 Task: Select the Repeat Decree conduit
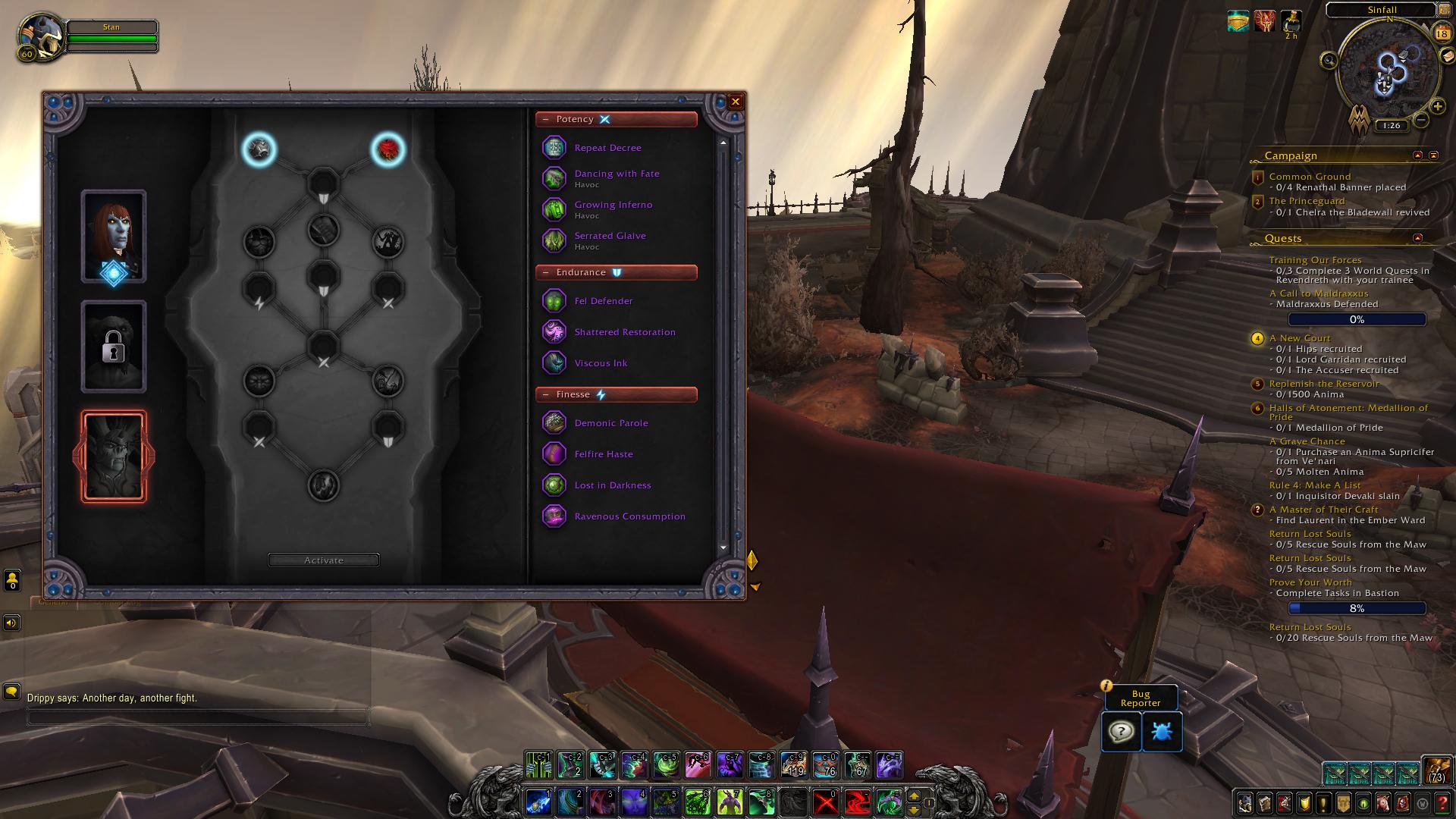[x=607, y=148]
